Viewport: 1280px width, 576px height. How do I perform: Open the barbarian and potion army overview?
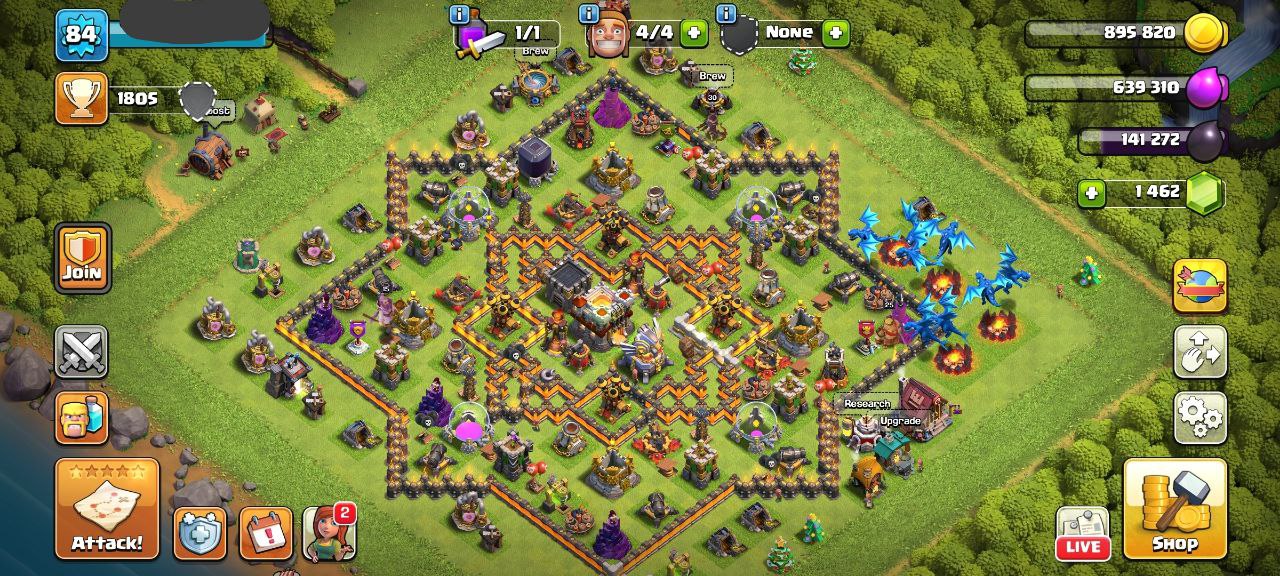[x=81, y=417]
